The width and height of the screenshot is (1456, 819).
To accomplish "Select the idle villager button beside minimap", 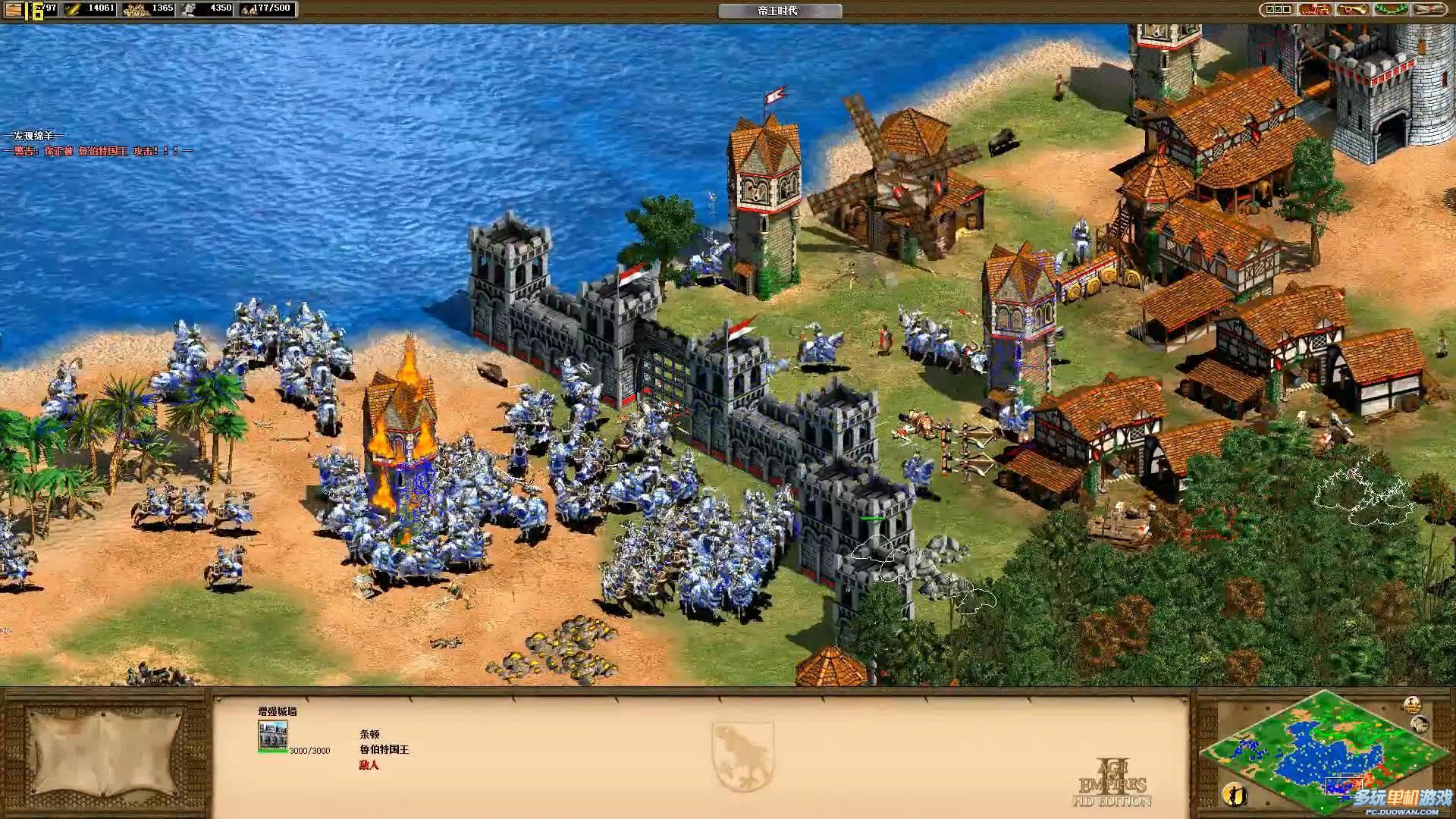I will point(1234,794).
